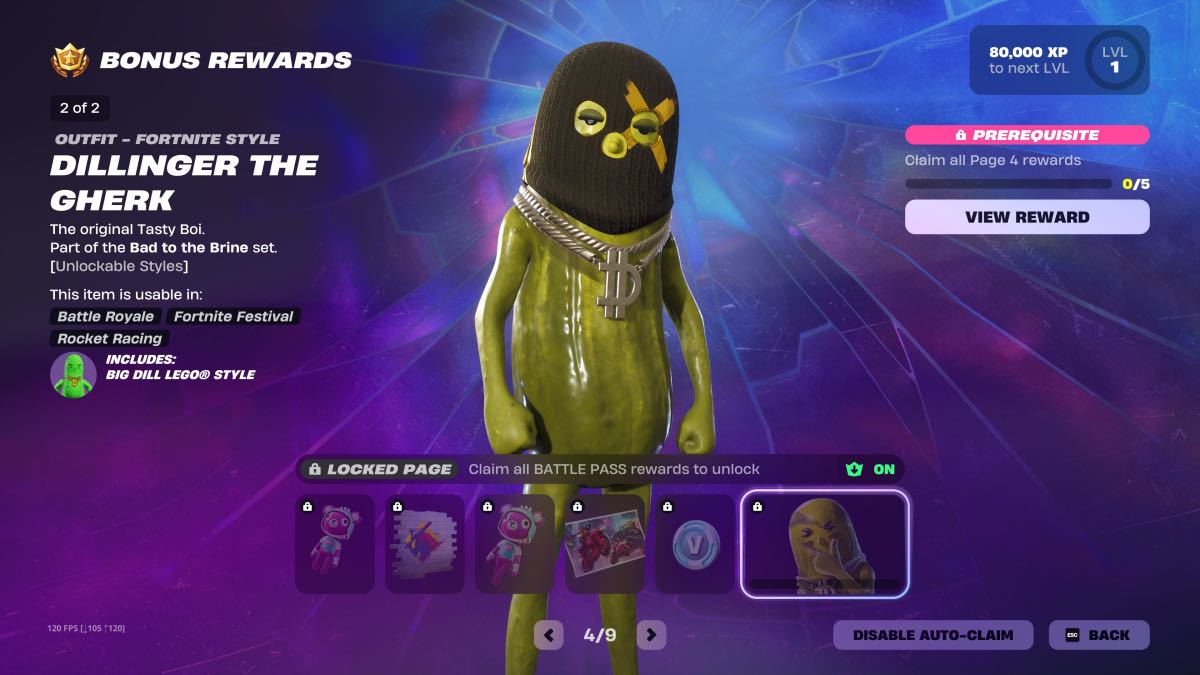Image resolution: width=1200 pixels, height=675 pixels.
Task: Open the Unlockable Styles link
Action: [x=119, y=266]
